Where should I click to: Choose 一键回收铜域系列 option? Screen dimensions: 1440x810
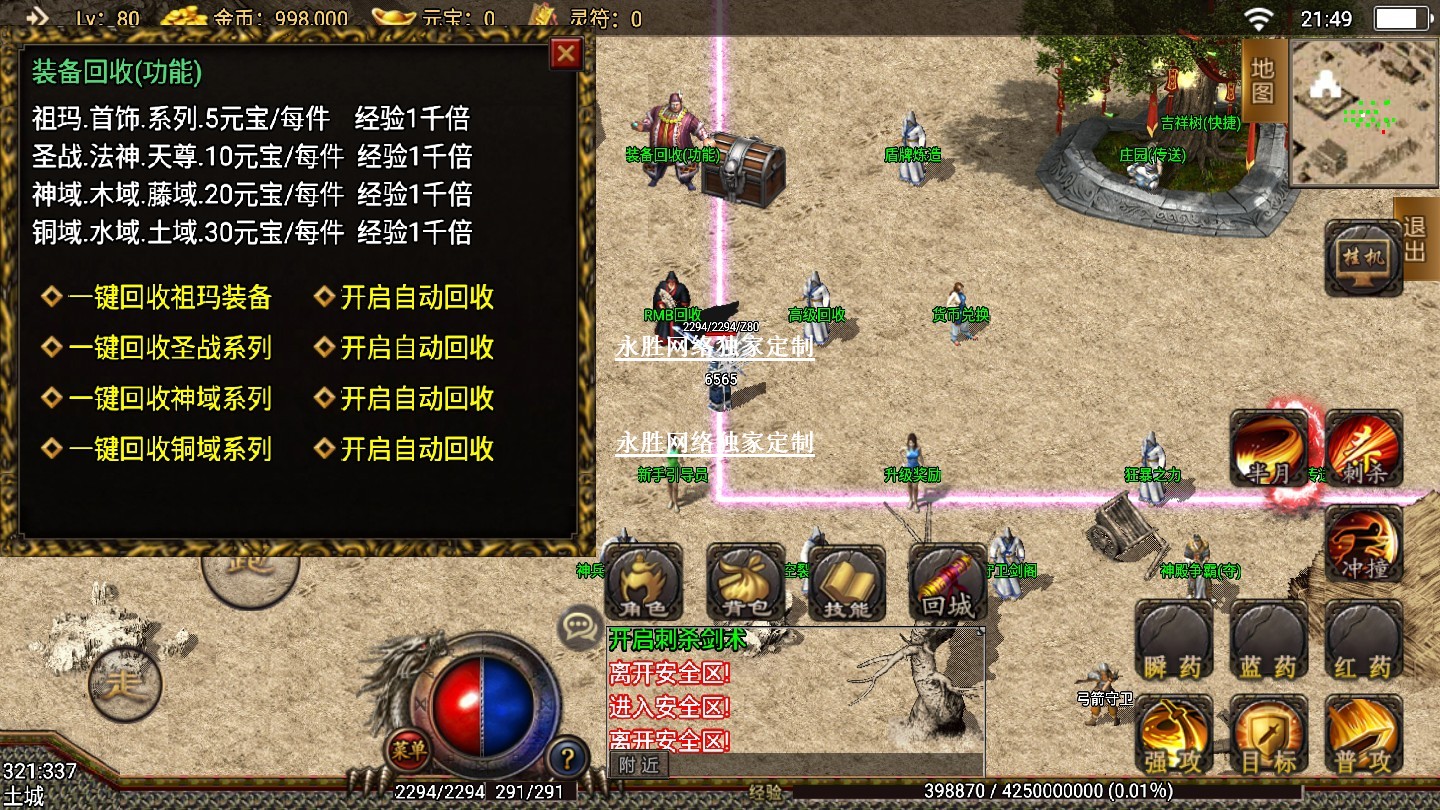coord(169,449)
